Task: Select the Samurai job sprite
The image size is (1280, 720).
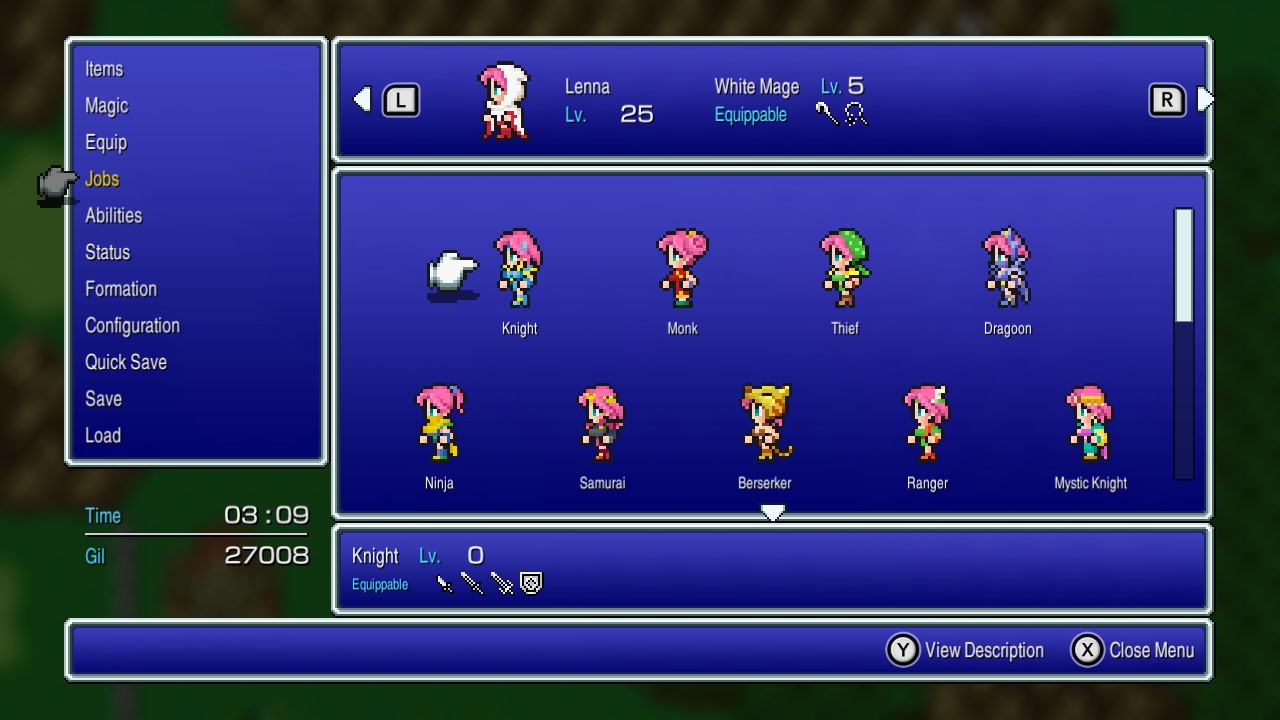Action: click(x=602, y=425)
